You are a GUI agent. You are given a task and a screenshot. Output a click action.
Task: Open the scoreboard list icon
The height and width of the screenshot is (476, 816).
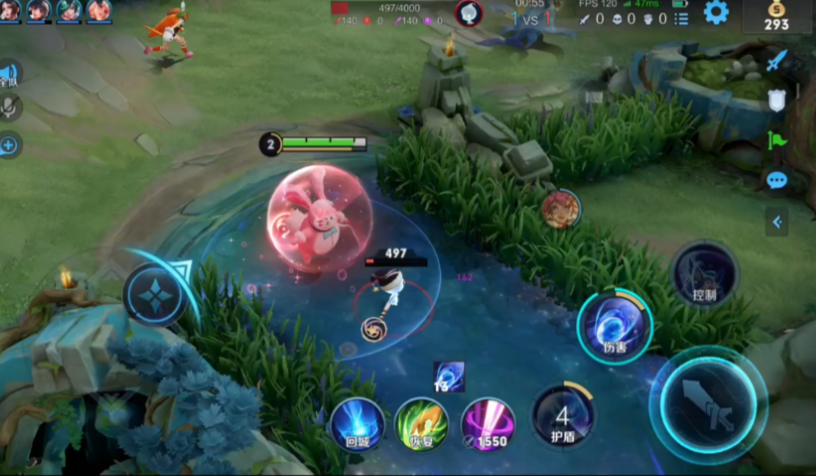tap(681, 18)
